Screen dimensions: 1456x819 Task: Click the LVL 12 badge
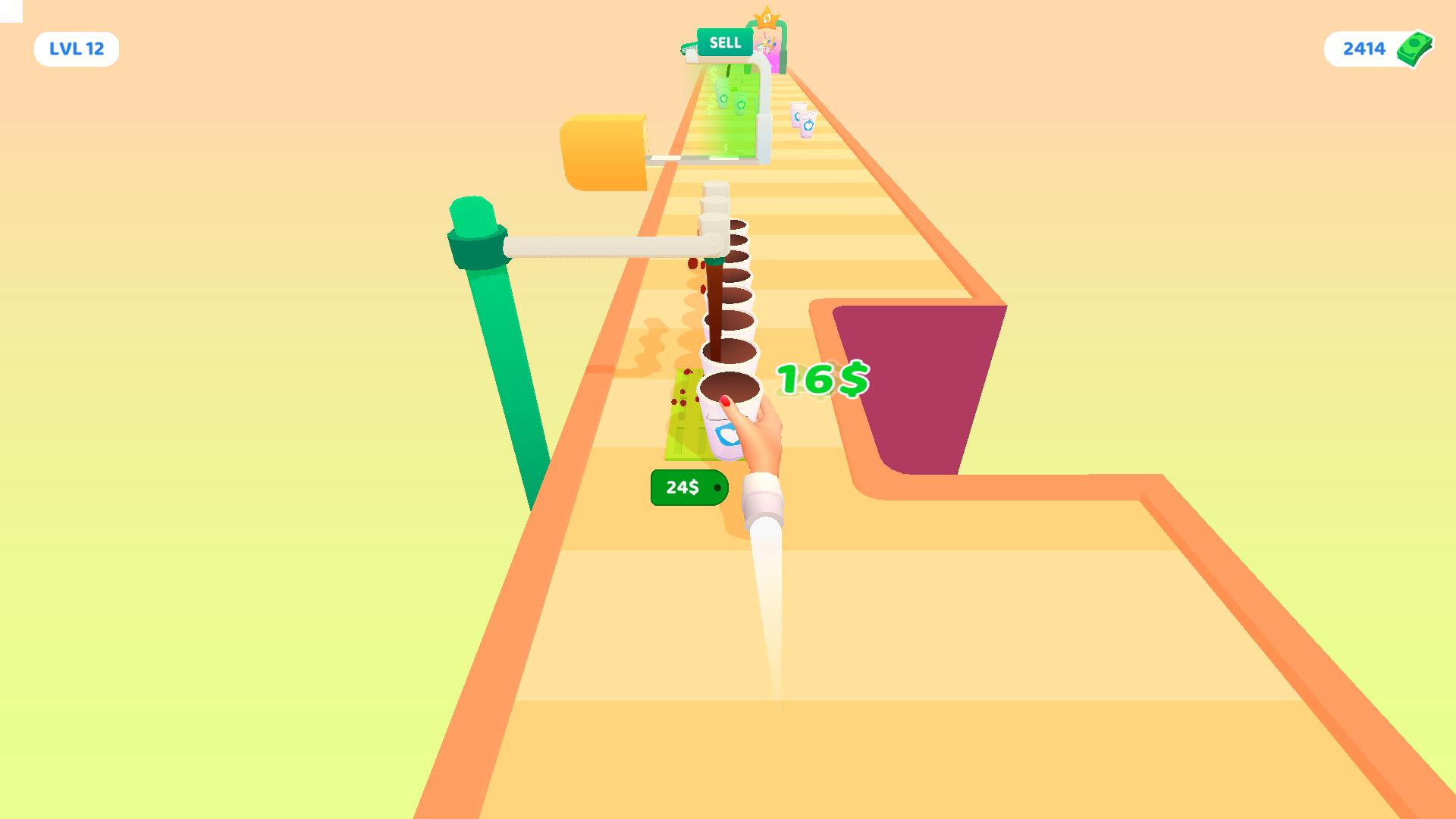coord(76,49)
